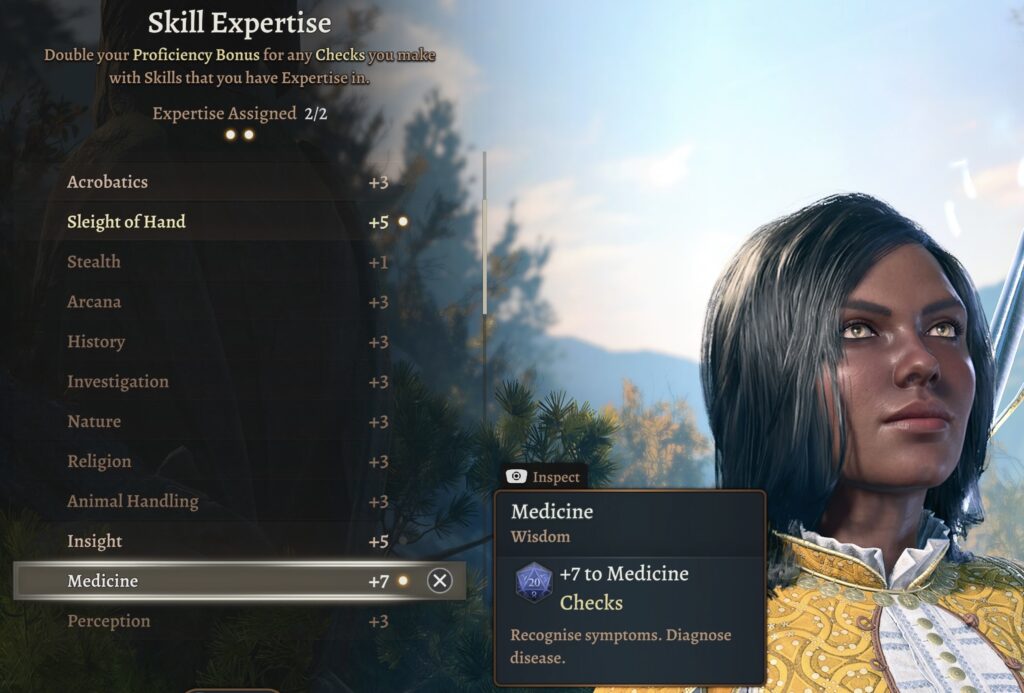Pick Religion from the skill list

pyautogui.click(x=227, y=462)
